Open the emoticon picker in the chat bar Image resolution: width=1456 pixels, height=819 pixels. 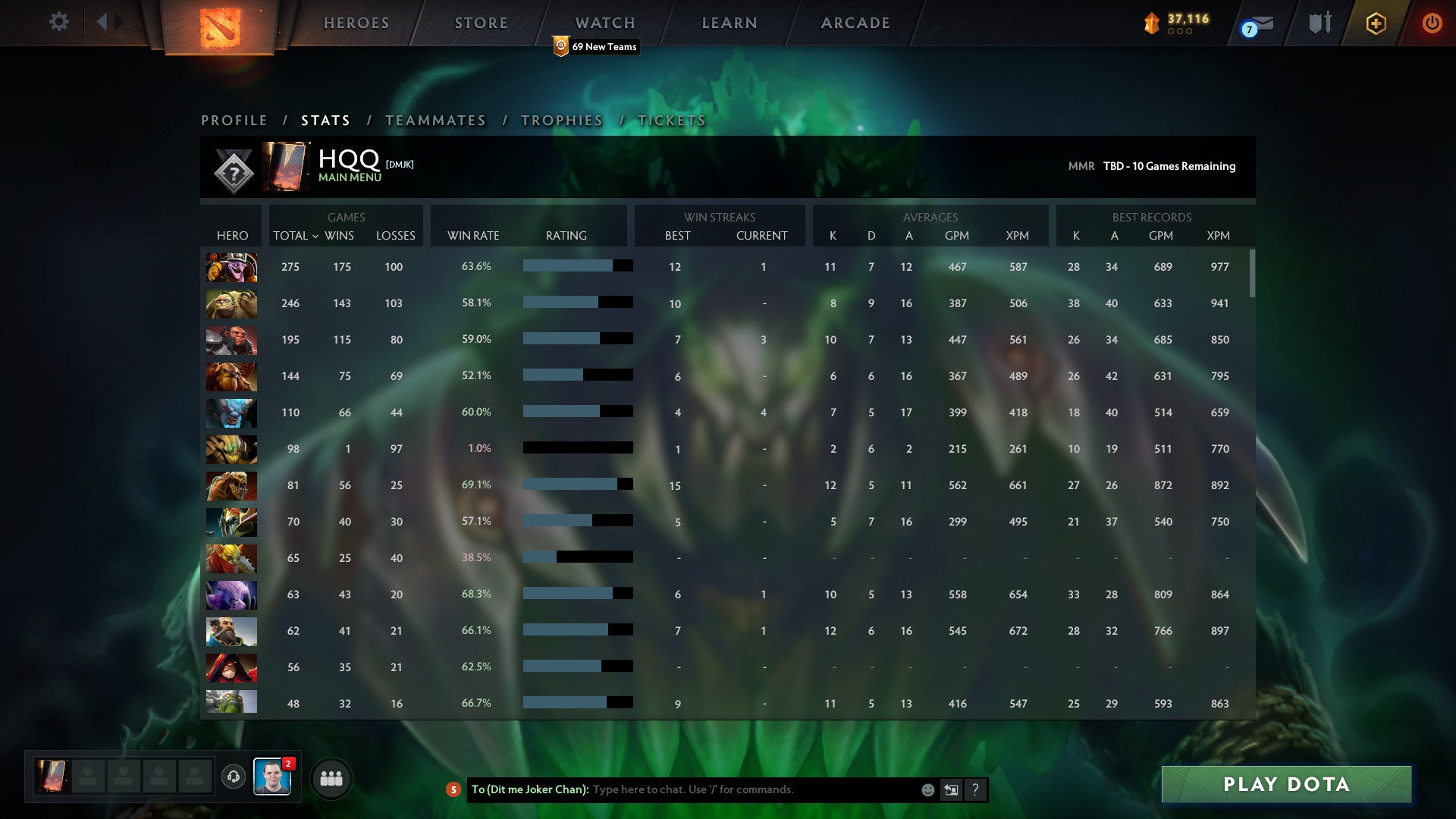[927, 789]
